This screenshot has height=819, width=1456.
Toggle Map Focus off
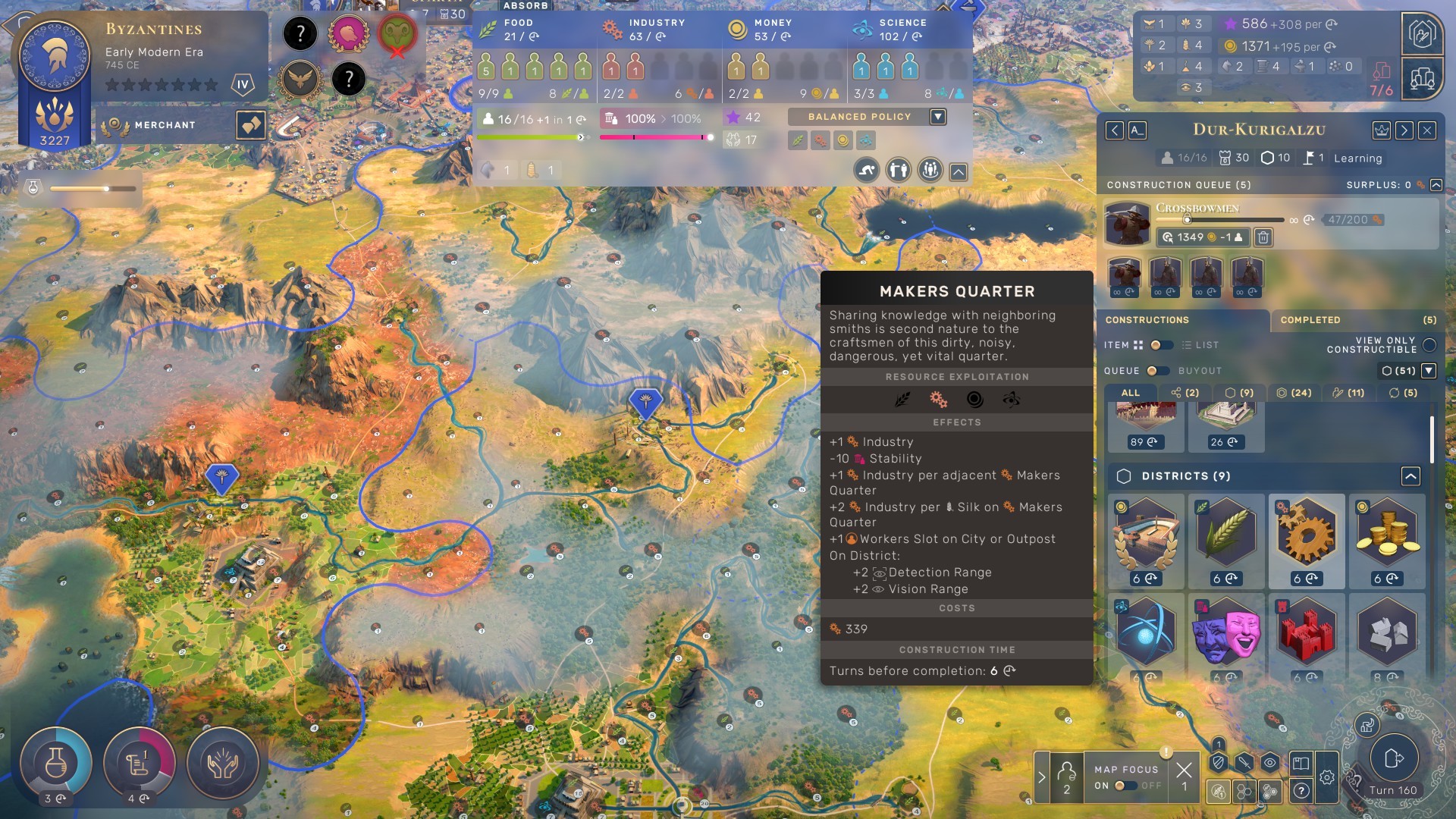coord(1126,784)
